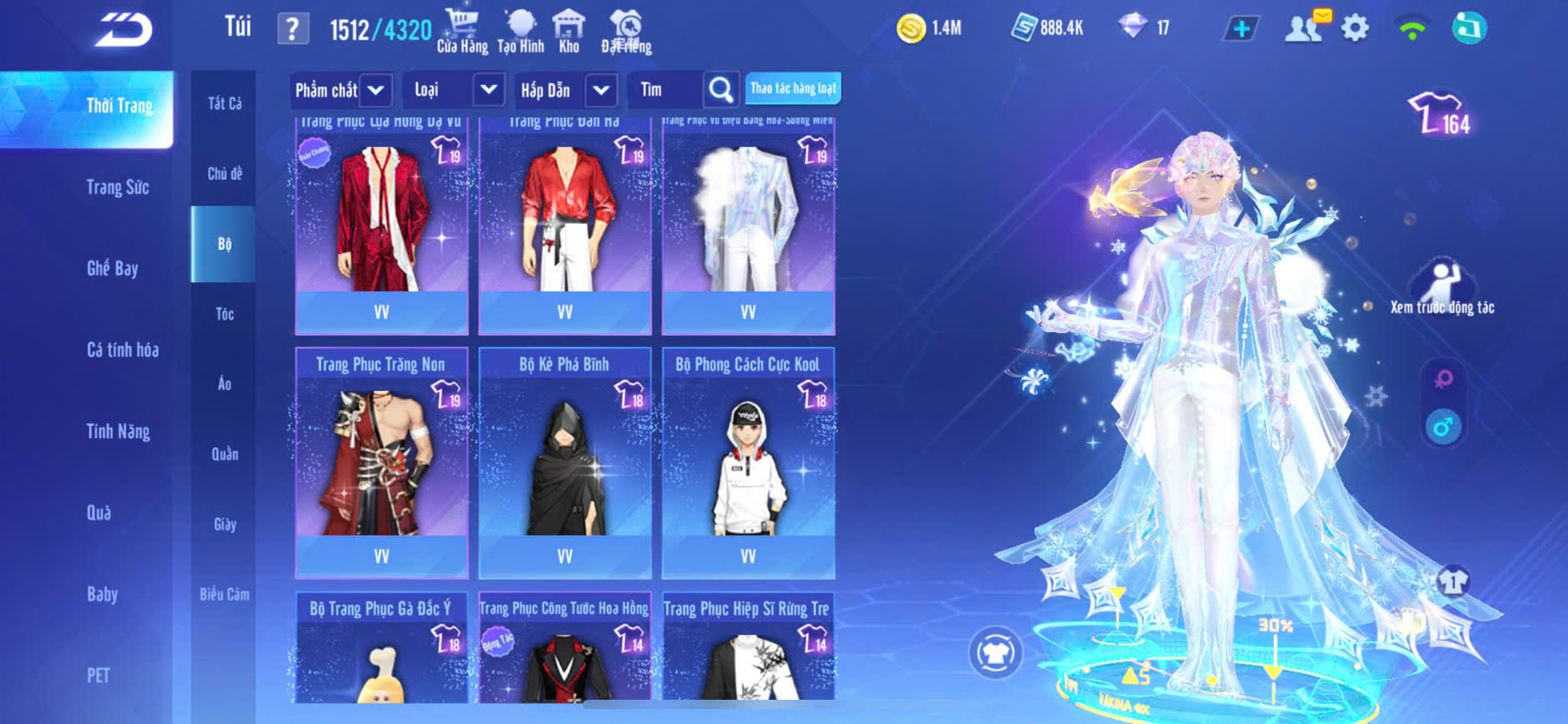Activate the Thao tác hàng loạt button
This screenshot has width=1568, height=724.
793,88
